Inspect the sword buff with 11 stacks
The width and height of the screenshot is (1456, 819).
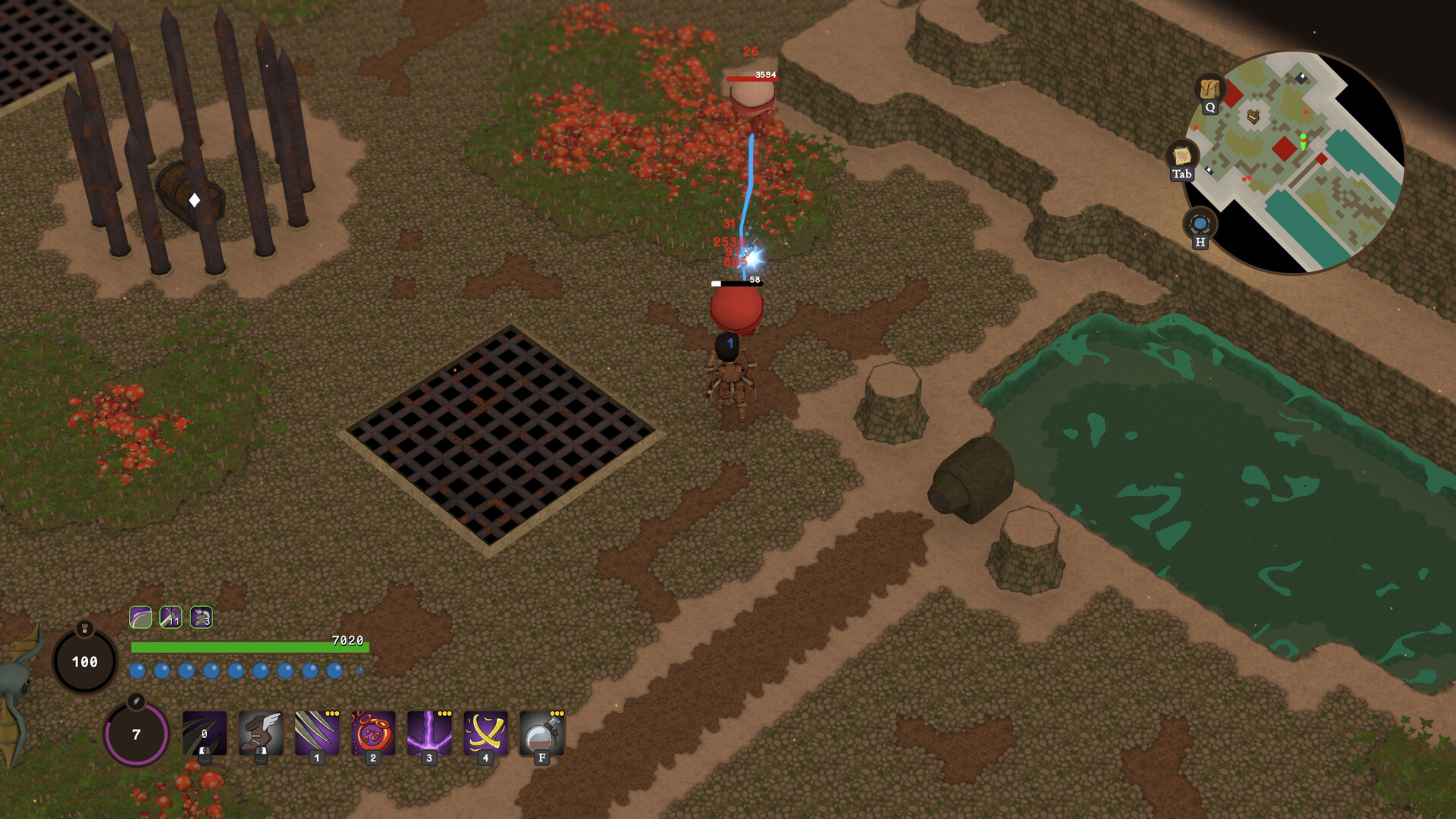coord(171,617)
